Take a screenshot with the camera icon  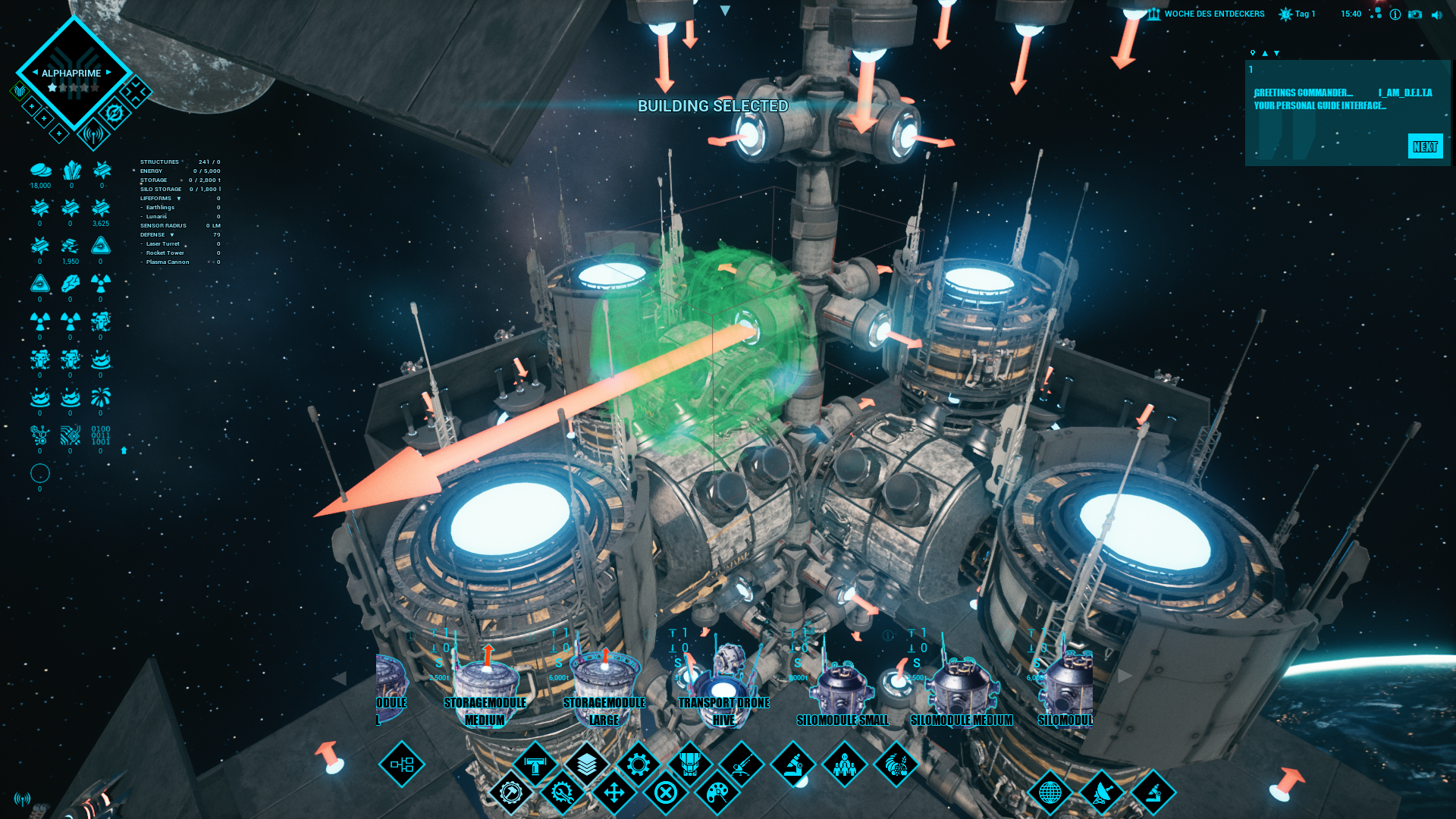pos(1415,14)
